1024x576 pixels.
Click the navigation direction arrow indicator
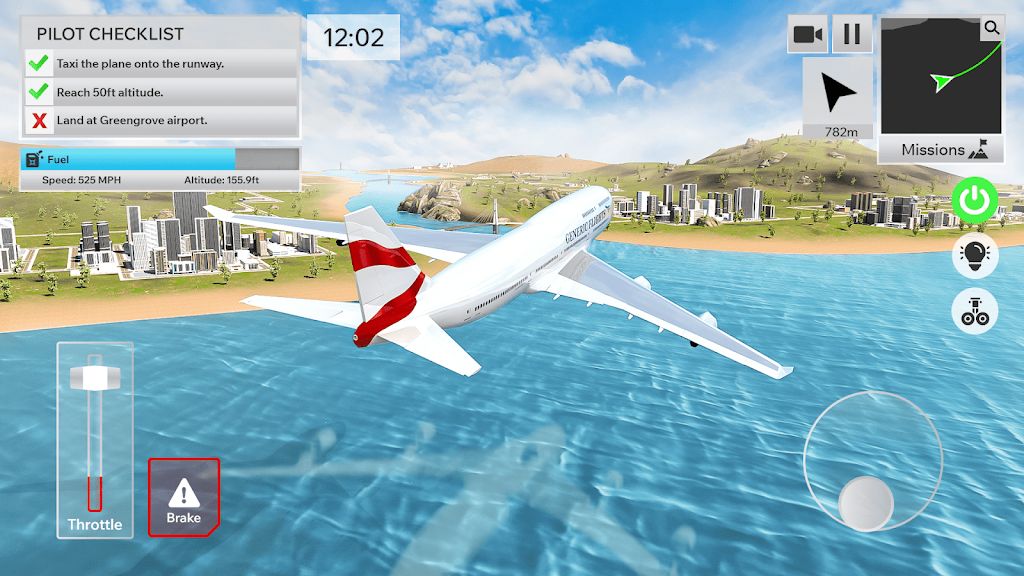coord(837,94)
